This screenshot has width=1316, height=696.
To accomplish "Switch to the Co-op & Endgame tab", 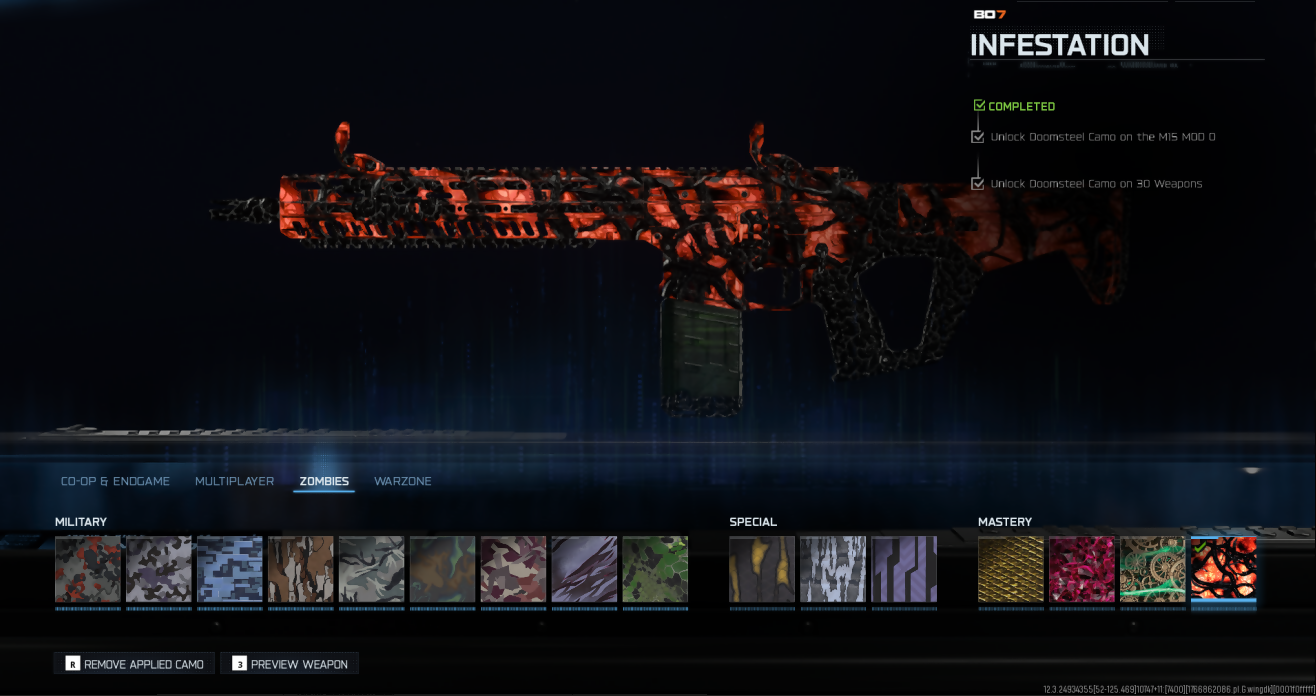I will coord(115,481).
